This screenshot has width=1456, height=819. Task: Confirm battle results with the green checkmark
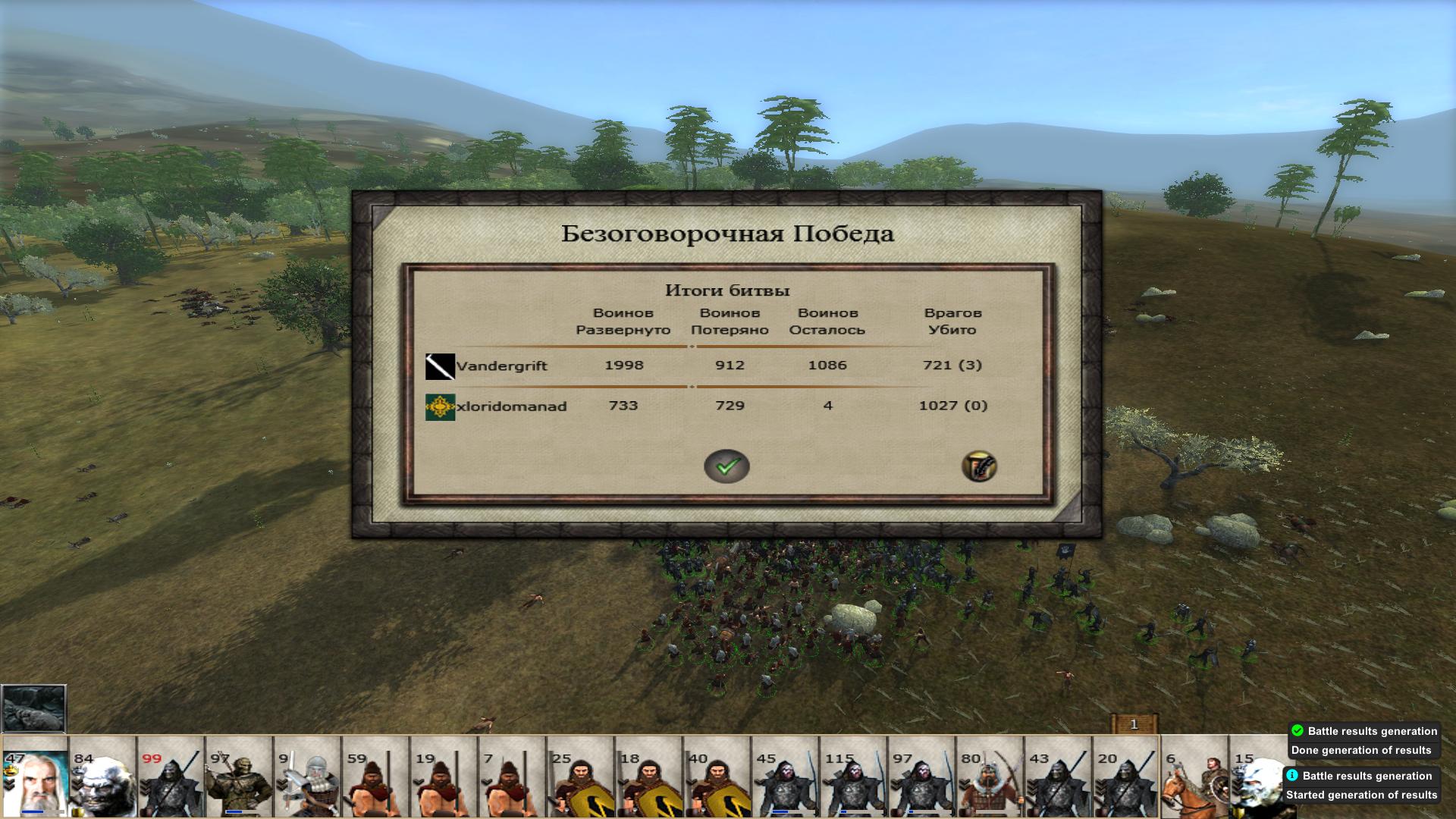[x=726, y=466]
